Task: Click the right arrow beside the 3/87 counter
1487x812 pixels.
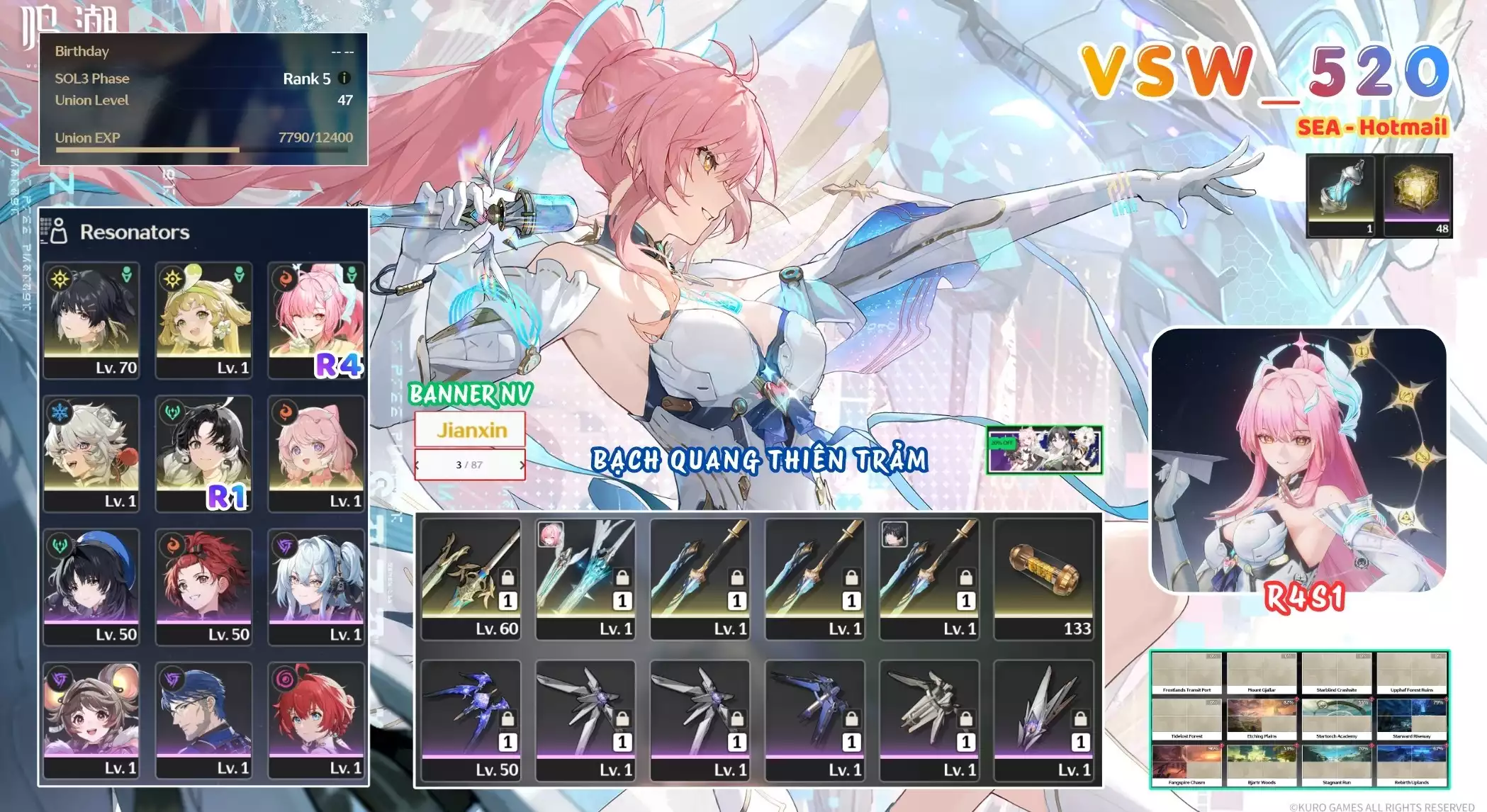Action: [522, 466]
